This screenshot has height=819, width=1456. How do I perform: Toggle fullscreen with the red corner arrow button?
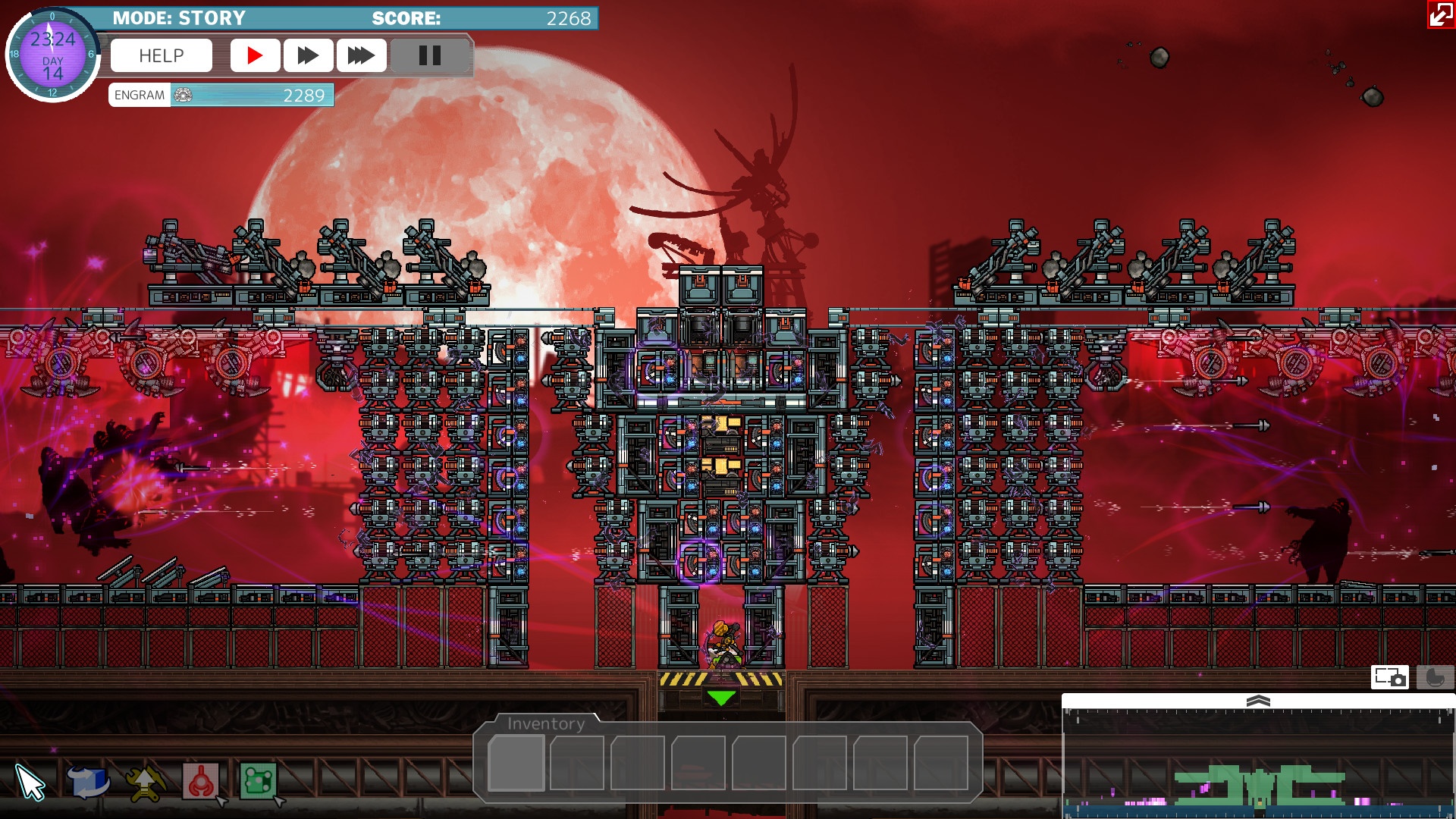(x=1440, y=14)
